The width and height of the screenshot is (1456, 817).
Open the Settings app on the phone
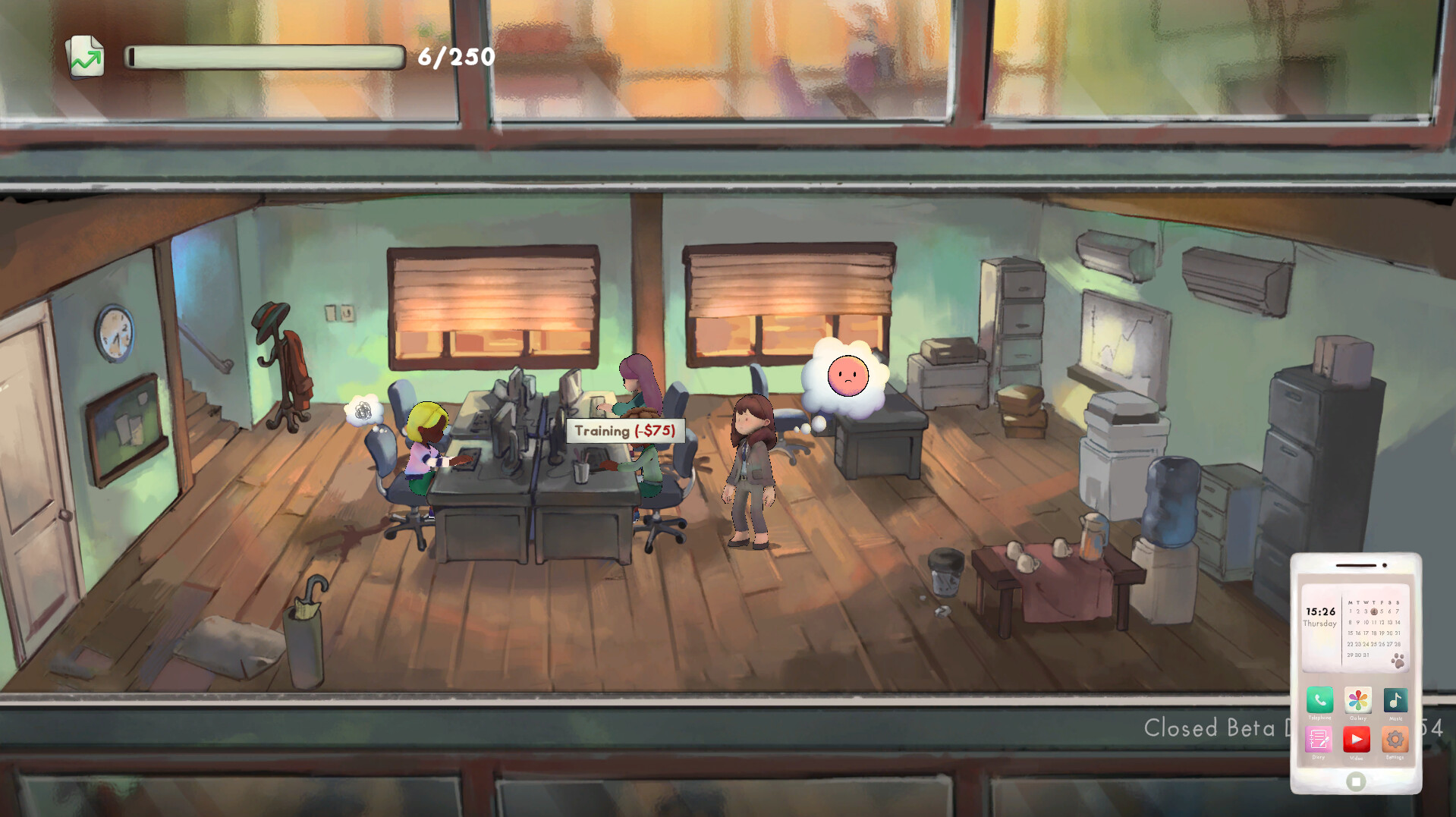1395,738
